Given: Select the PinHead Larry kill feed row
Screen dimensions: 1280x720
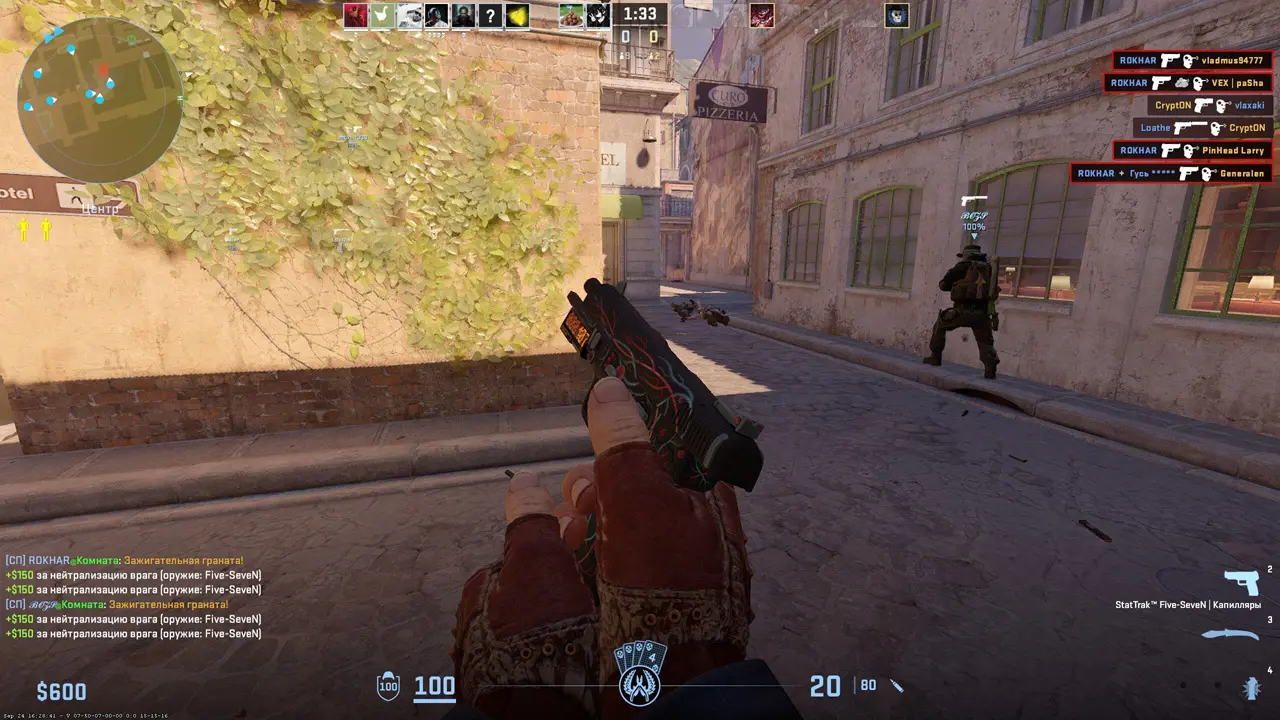Looking at the screenshot, I should 1192,151.
